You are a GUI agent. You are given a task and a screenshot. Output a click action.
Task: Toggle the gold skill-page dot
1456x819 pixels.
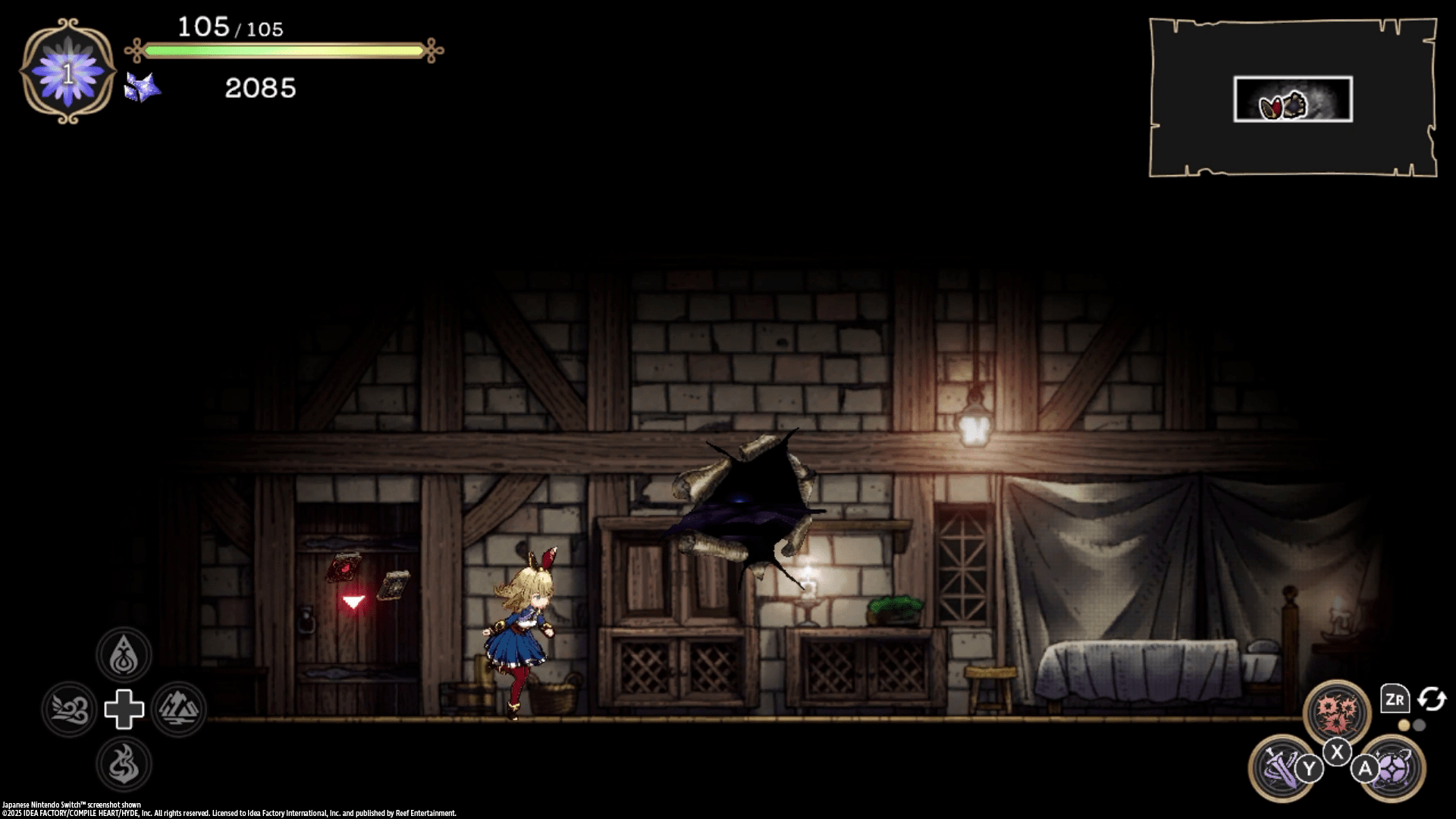[1404, 724]
